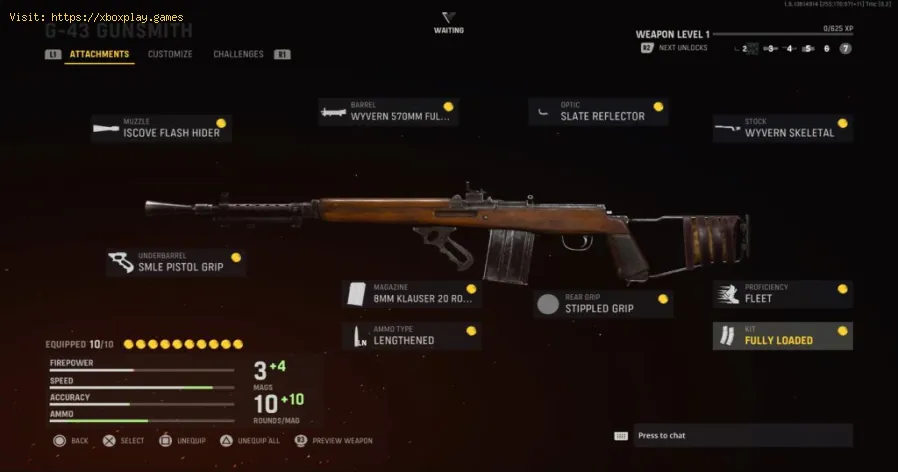Image resolution: width=898 pixels, height=472 pixels.
Task: Choose the Stippled Grip rear grip slot
Action: 603,304
